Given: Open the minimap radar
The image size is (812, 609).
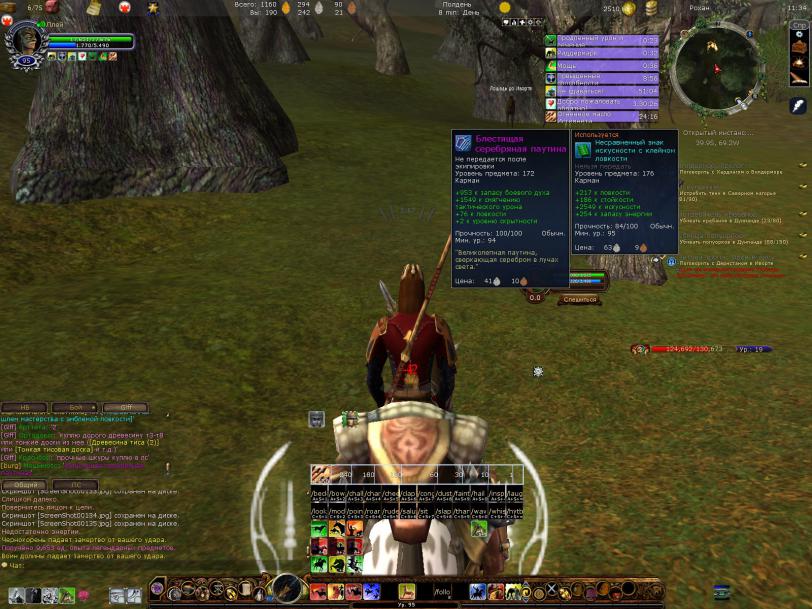Looking at the screenshot, I should [x=715, y=69].
